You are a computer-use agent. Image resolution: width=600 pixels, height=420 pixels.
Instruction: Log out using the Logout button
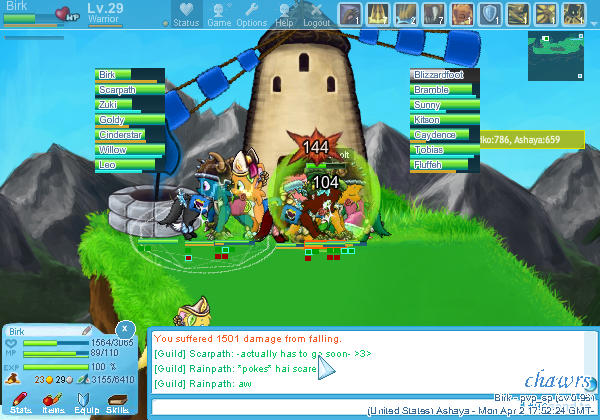pyautogui.click(x=316, y=15)
